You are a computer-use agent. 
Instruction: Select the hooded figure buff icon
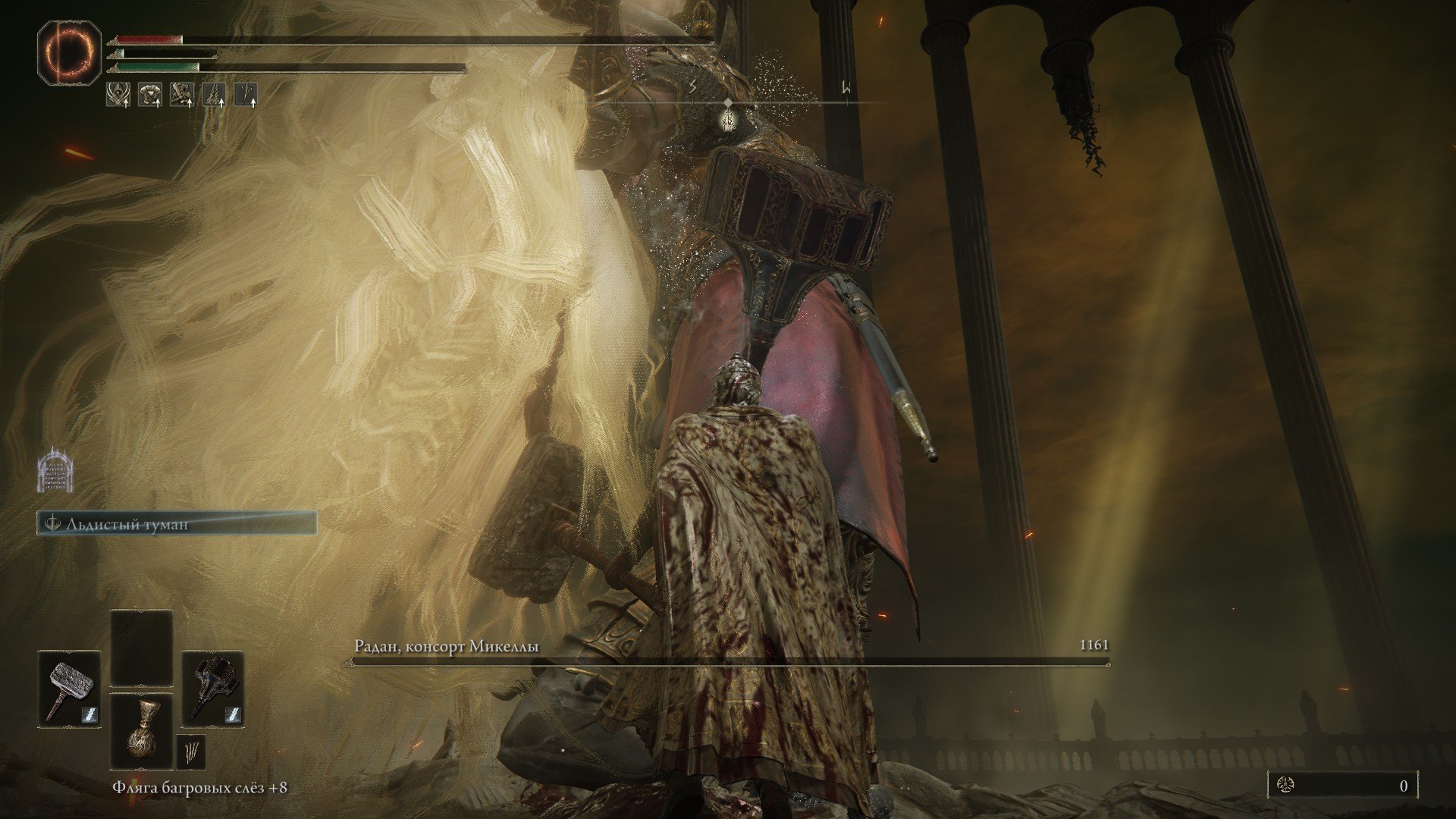click(118, 94)
